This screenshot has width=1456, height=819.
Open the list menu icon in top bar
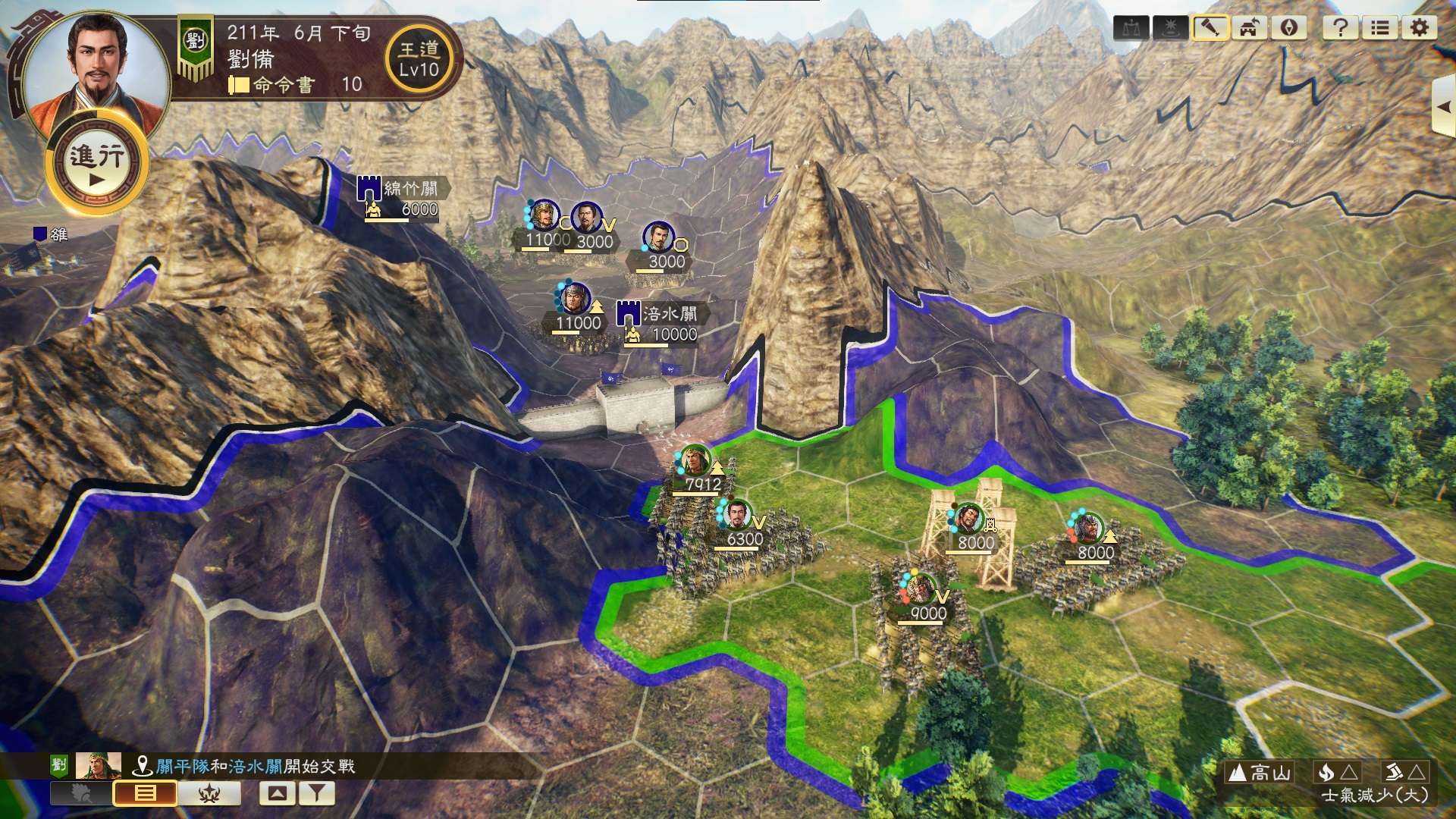tap(1379, 28)
